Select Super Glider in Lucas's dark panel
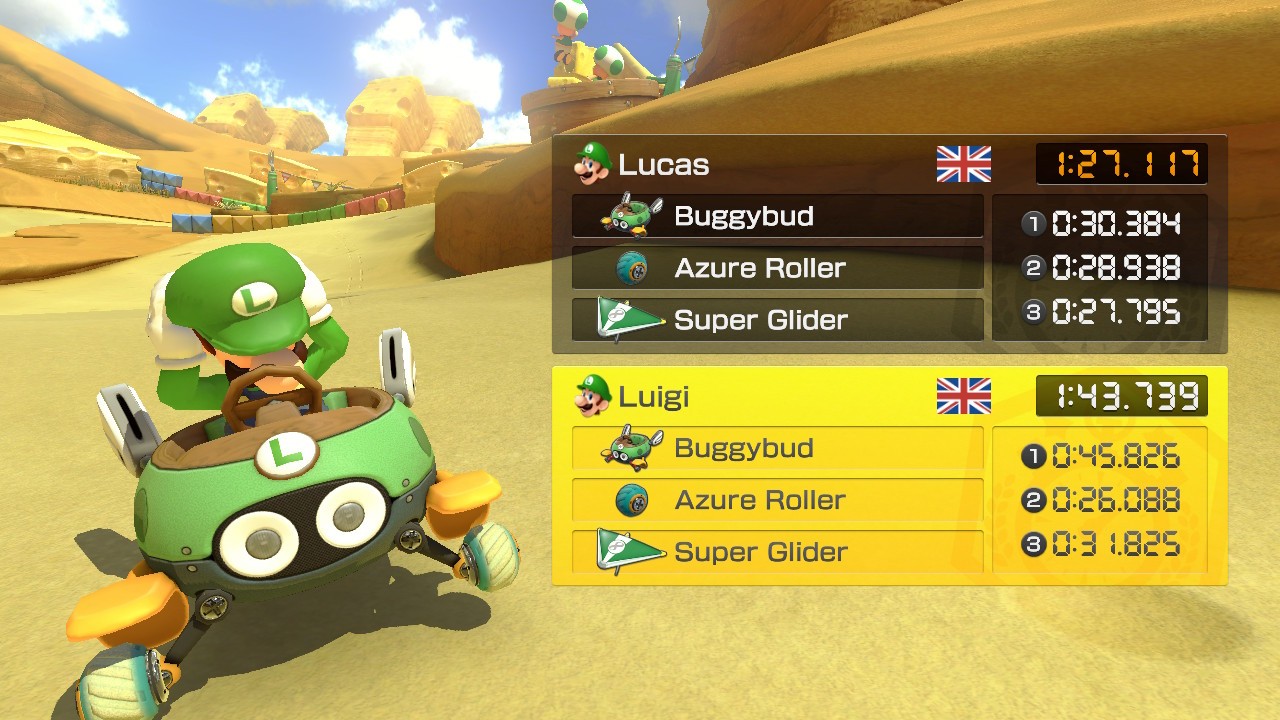The width and height of the screenshot is (1280, 720). pos(777,320)
